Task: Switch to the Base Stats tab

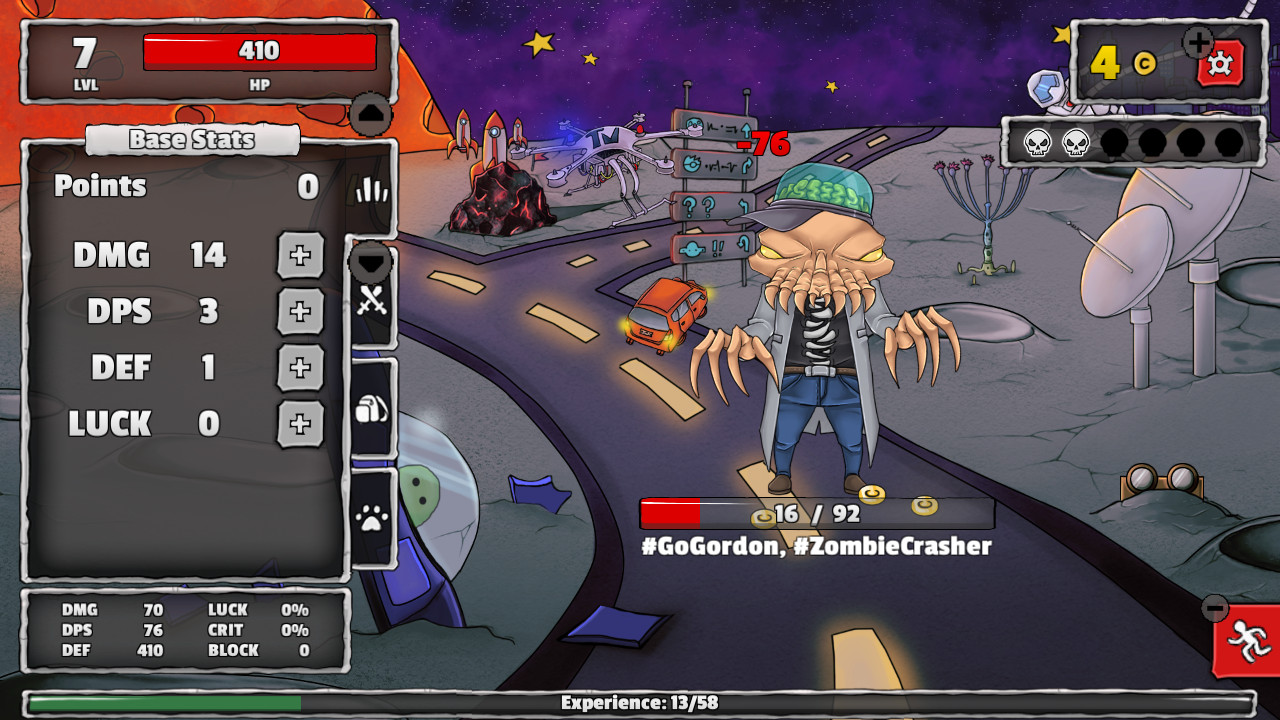Action: point(193,139)
